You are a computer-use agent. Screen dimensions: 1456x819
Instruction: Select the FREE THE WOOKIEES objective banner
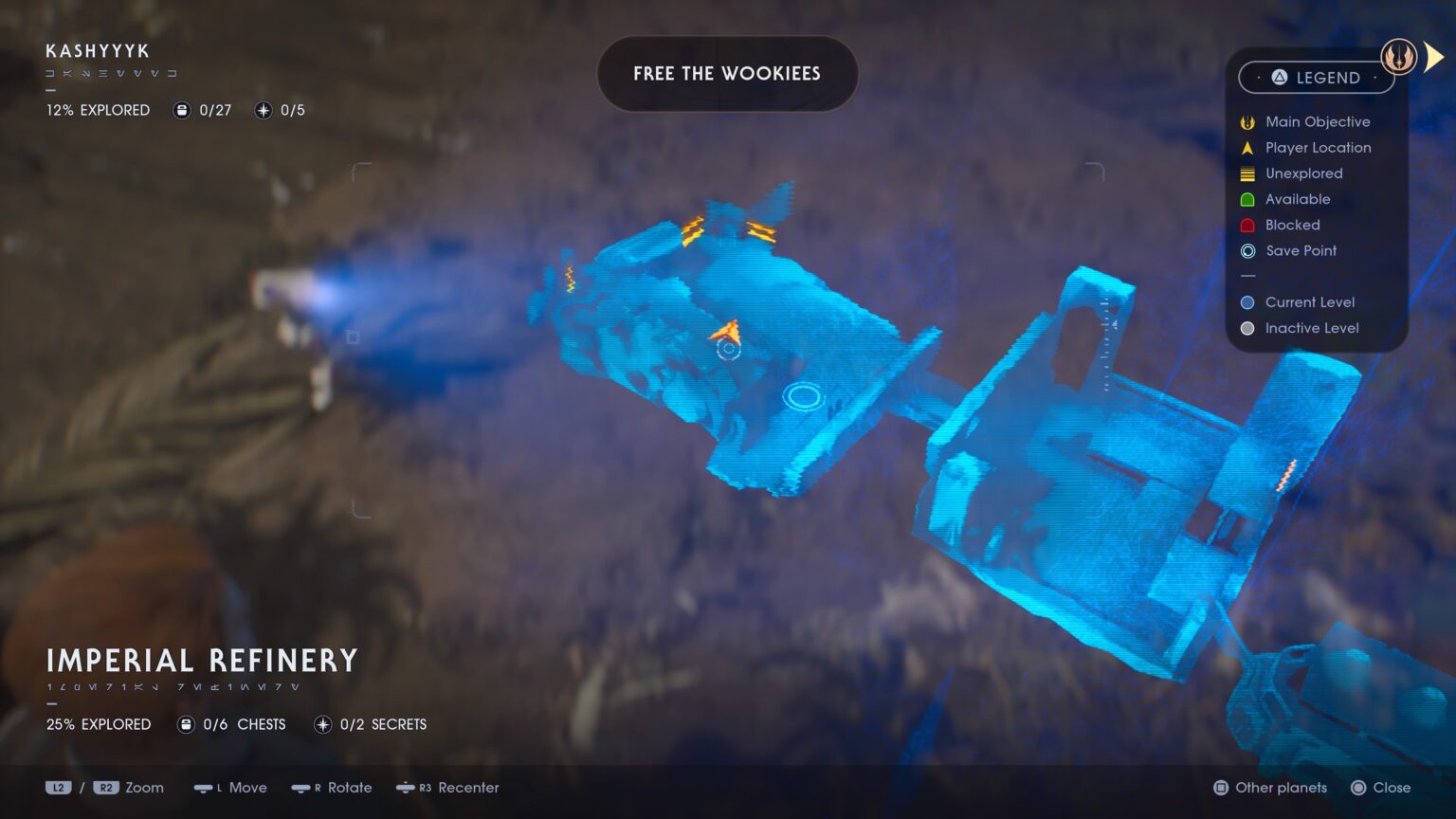[x=727, y=73]
